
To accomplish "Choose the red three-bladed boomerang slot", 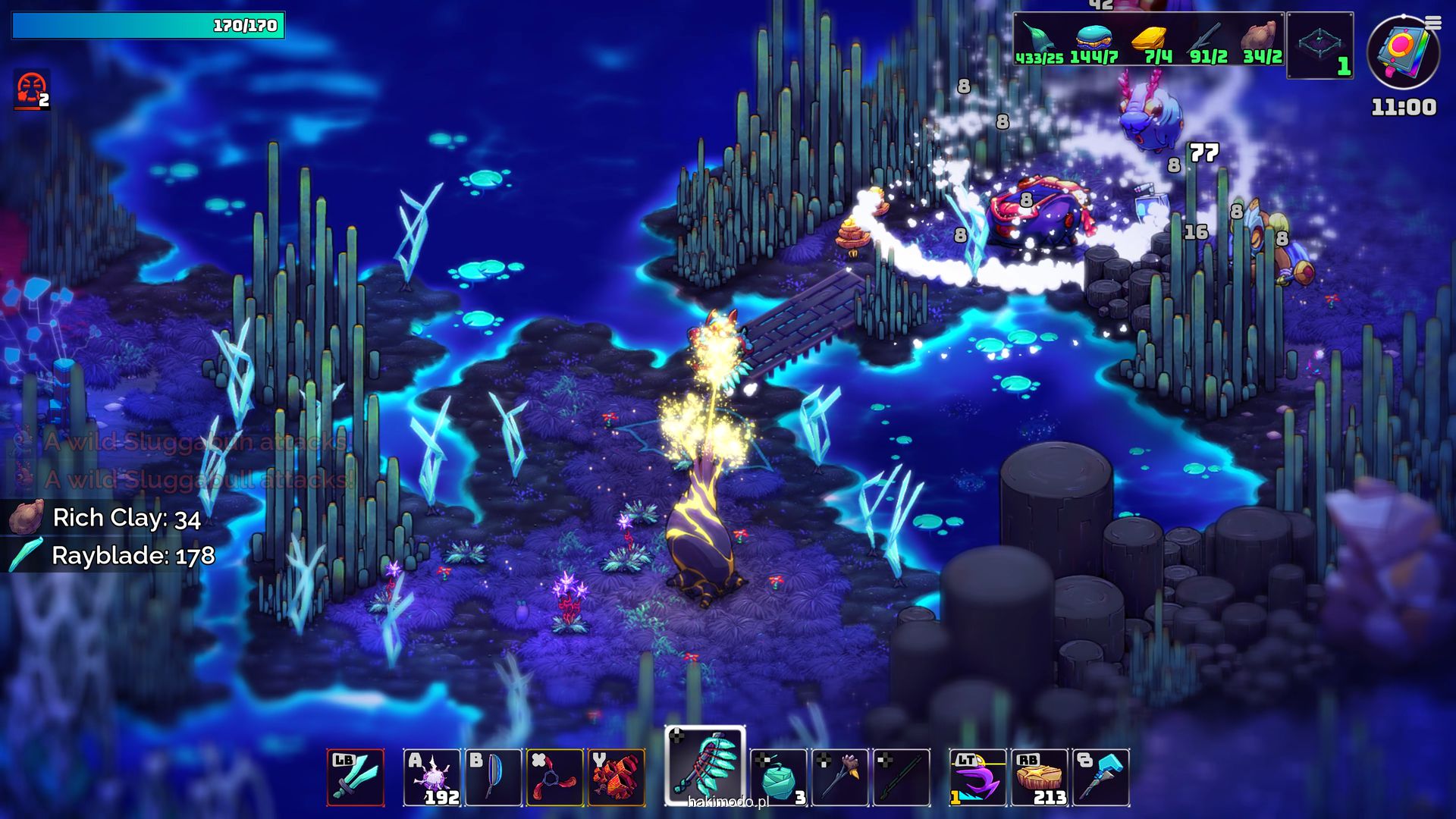I will pyautogui.click(x=554, y=777).
